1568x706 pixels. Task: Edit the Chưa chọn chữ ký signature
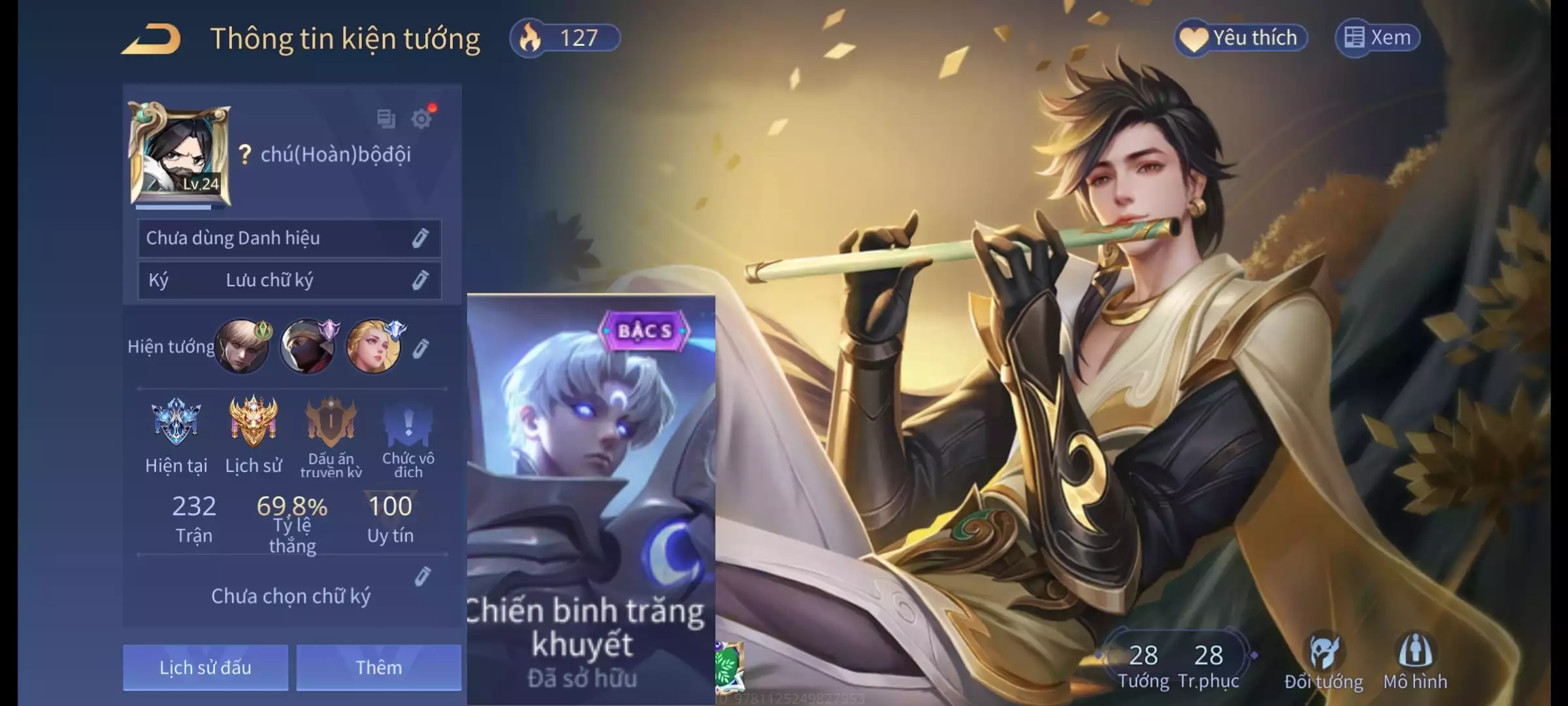coord(423,577)
